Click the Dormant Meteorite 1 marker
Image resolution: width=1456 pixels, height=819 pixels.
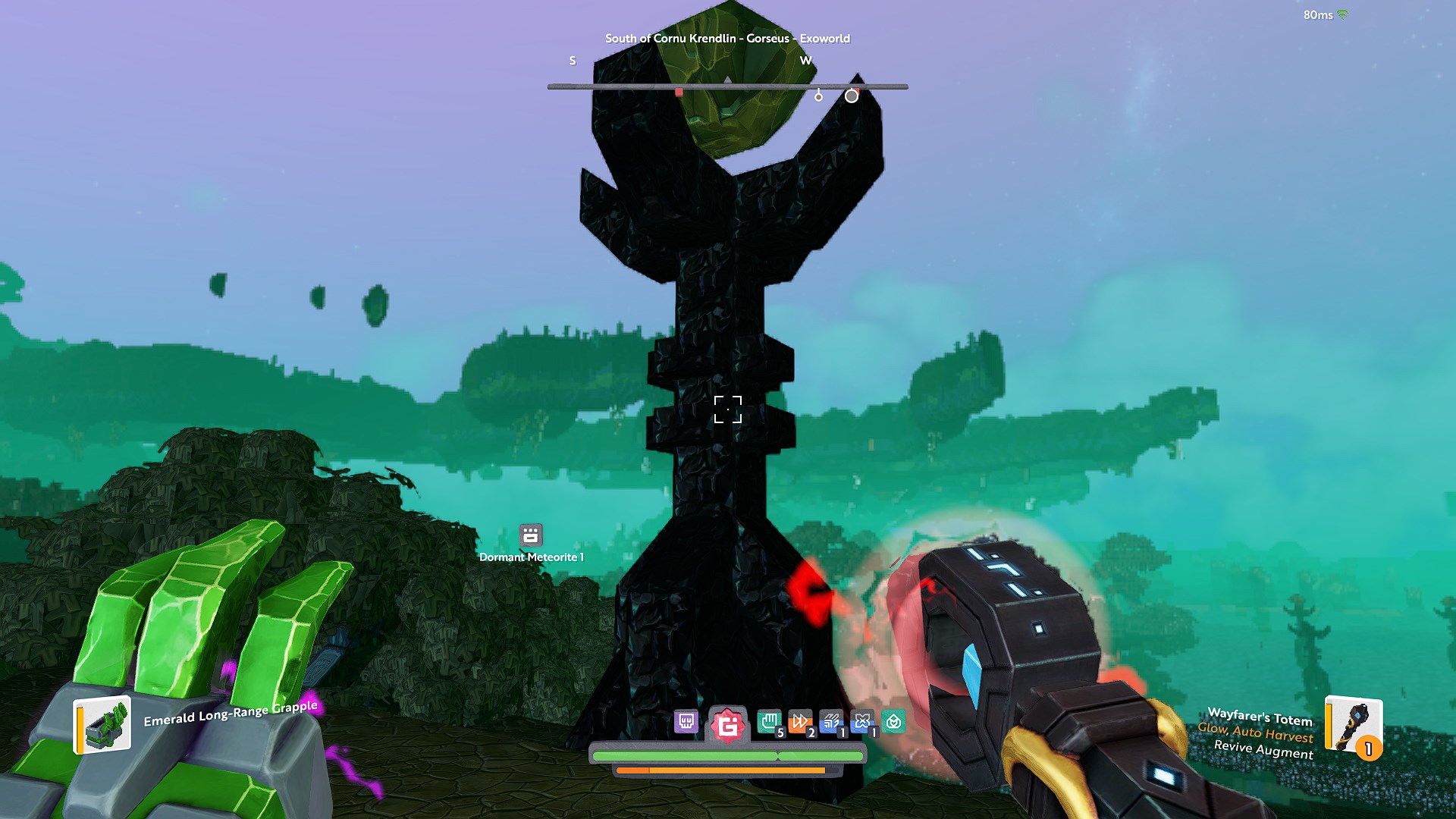[531, 535]
